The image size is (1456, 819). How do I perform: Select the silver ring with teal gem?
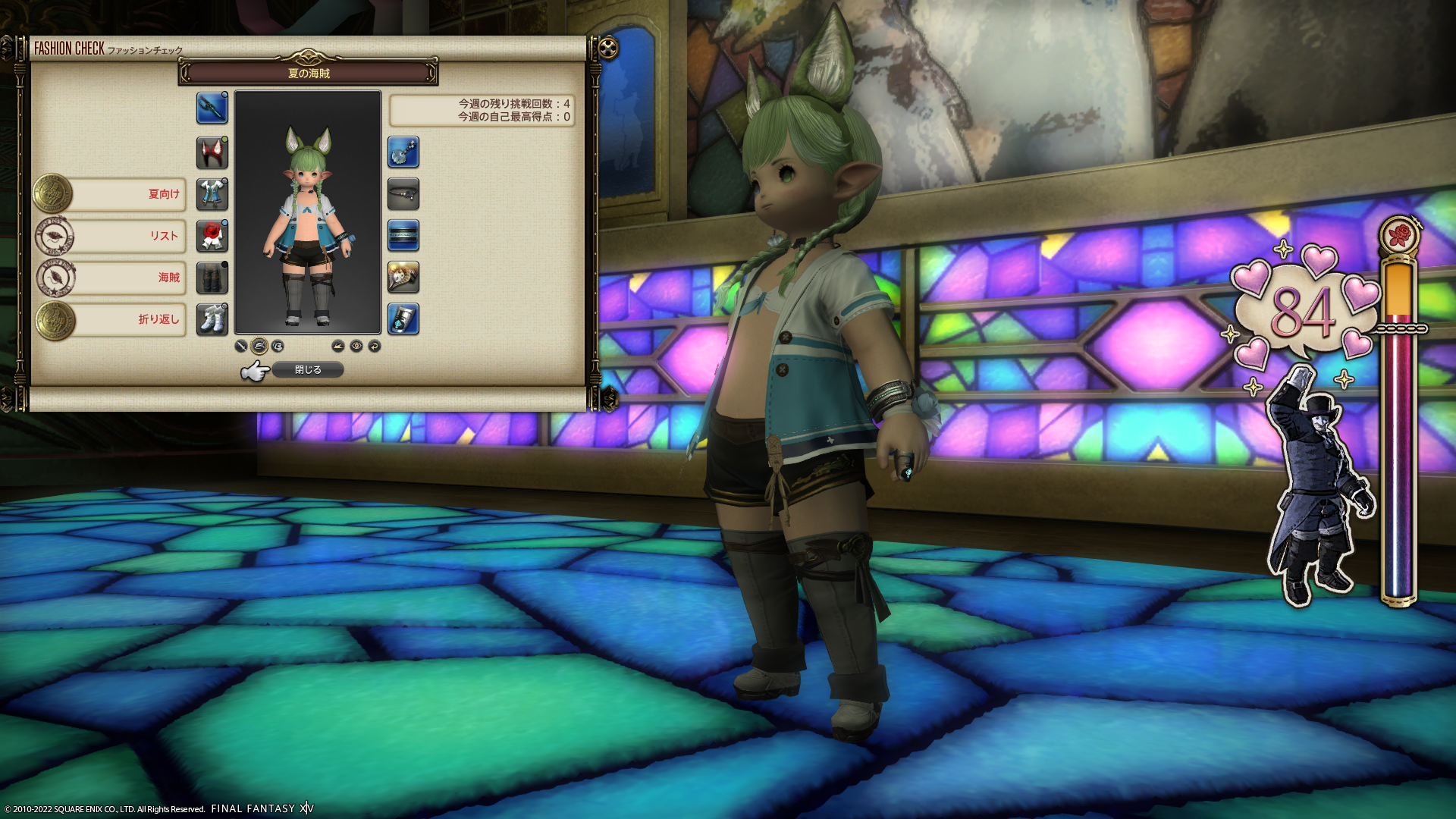point(403,319)
